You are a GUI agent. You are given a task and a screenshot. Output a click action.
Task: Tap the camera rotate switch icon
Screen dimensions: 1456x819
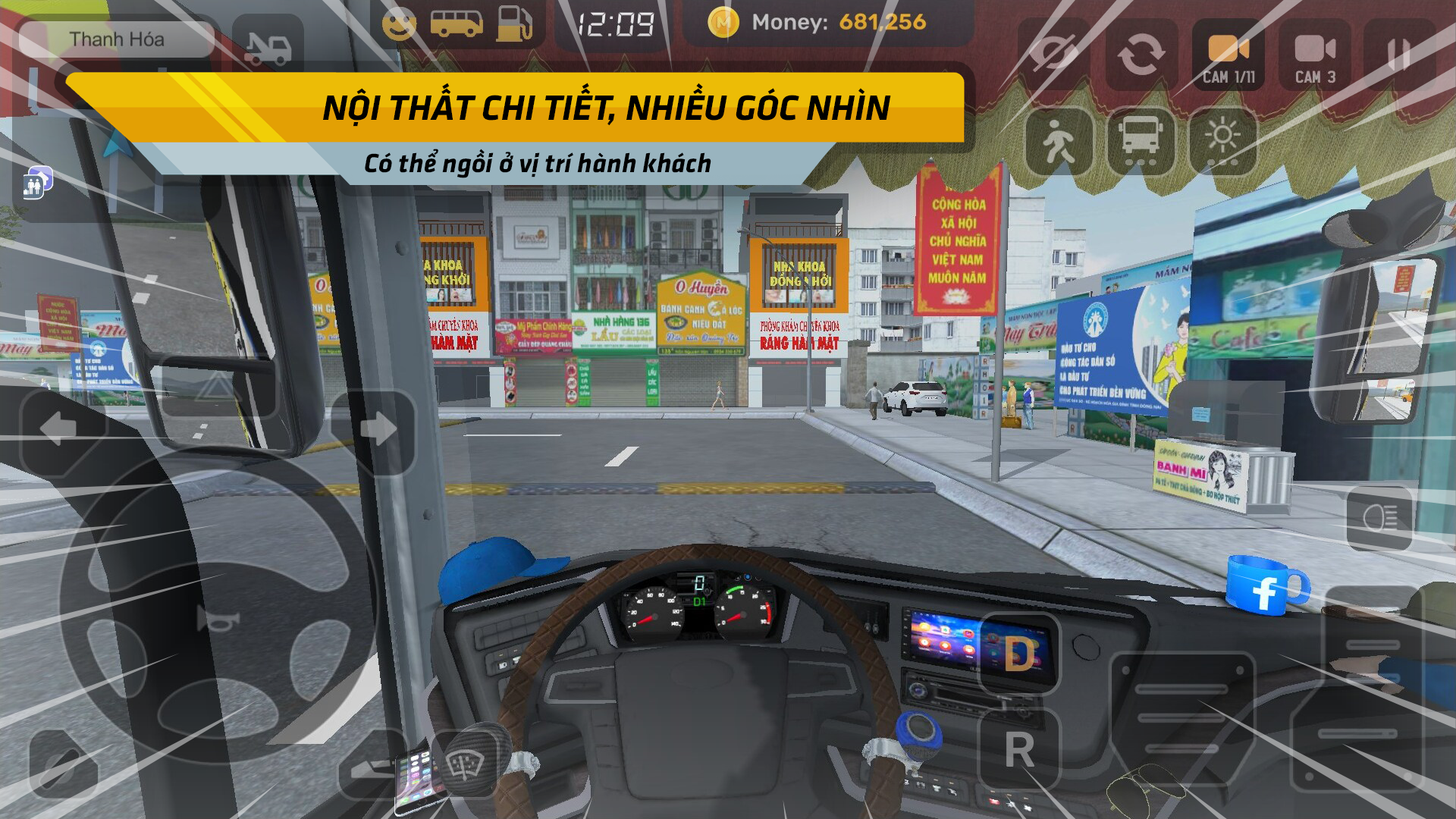click(1141, 53)
